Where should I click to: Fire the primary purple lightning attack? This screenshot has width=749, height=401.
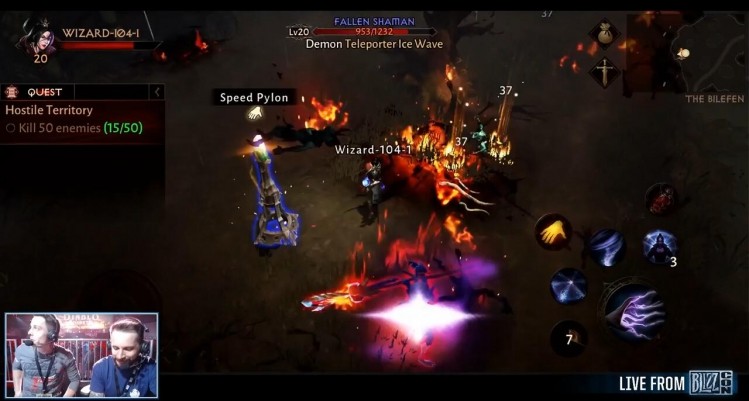[633, 311]
